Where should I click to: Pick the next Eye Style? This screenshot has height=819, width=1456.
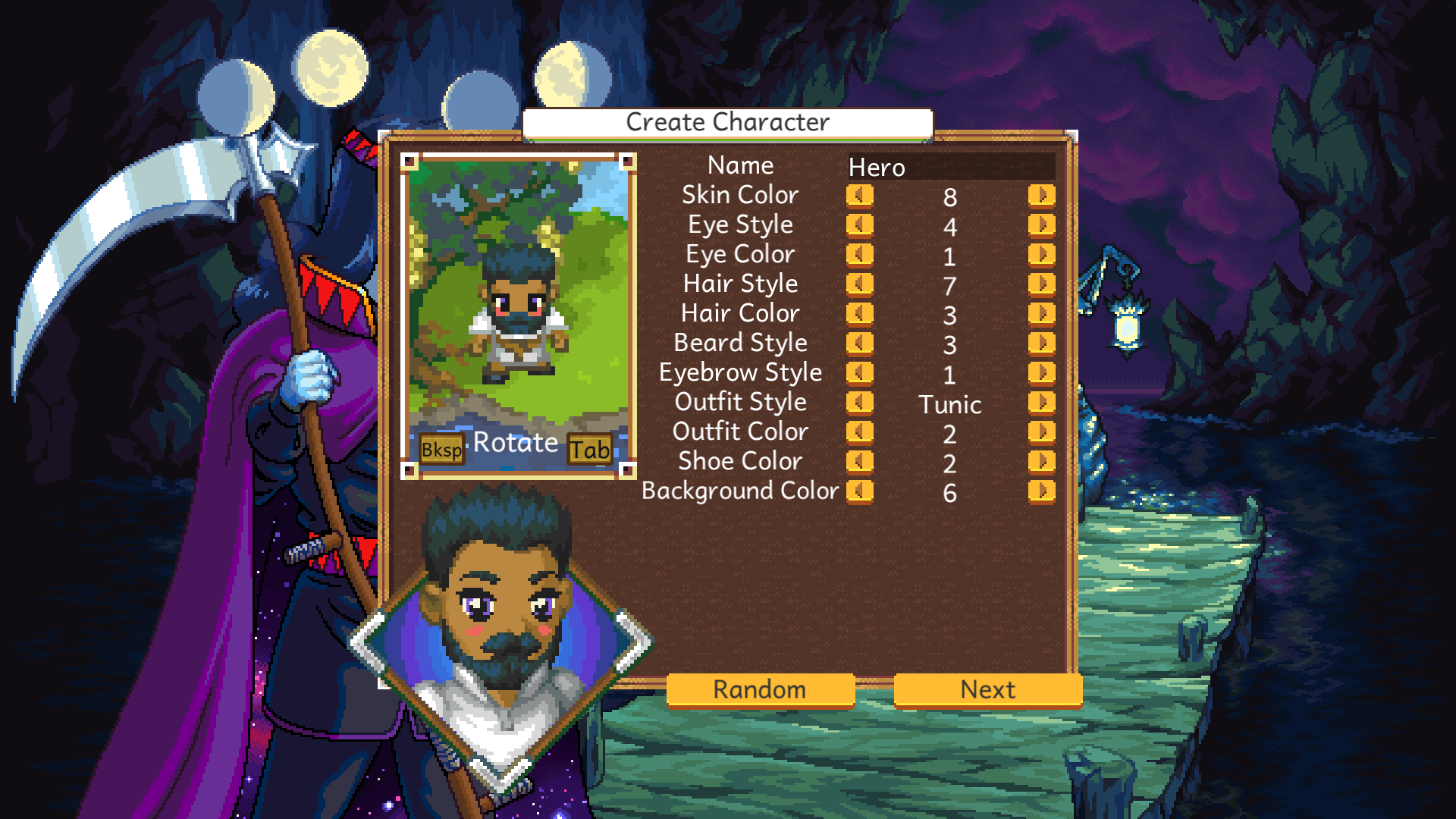1041,225
